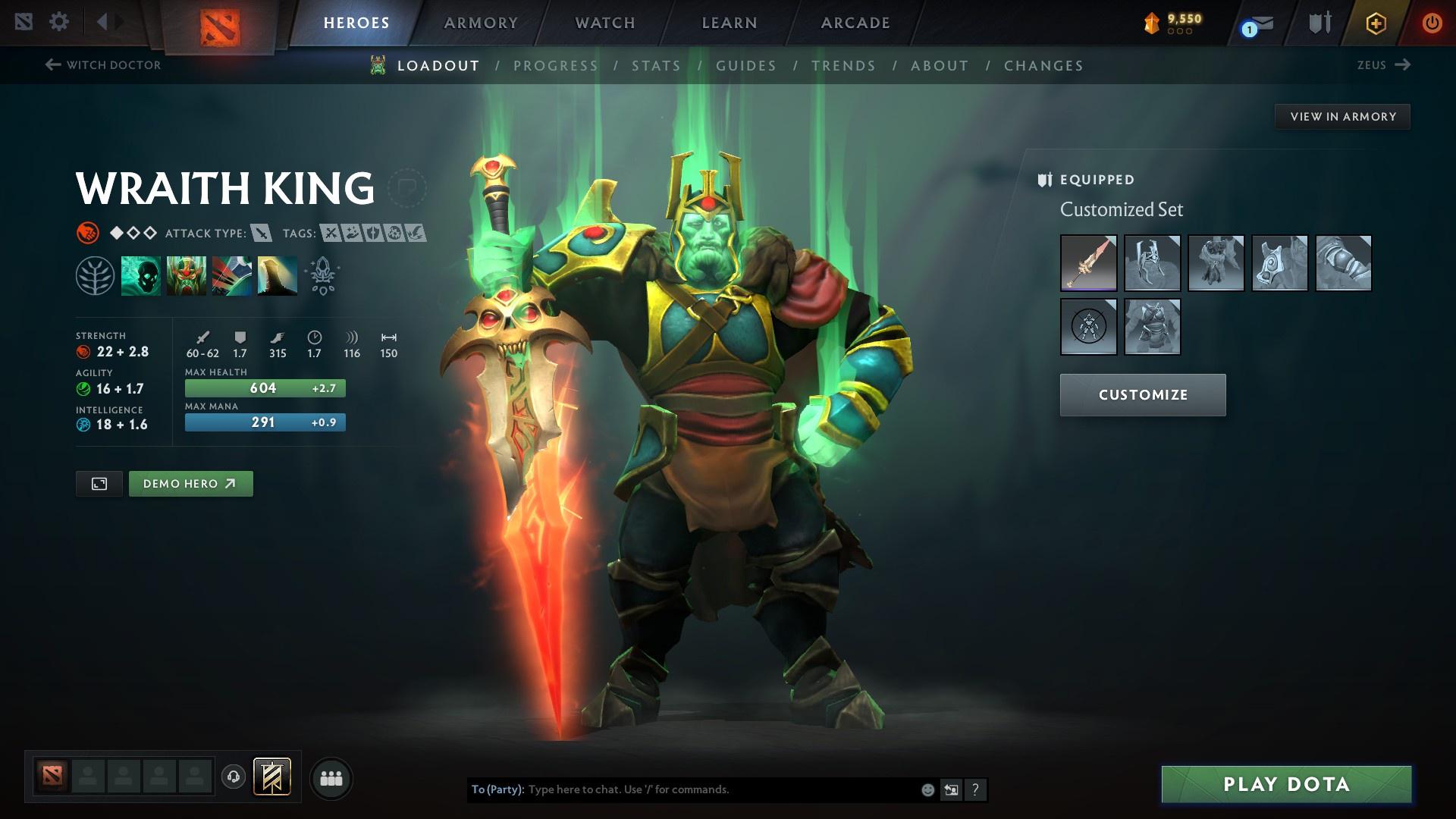Open the settings gear

[59, 21]
